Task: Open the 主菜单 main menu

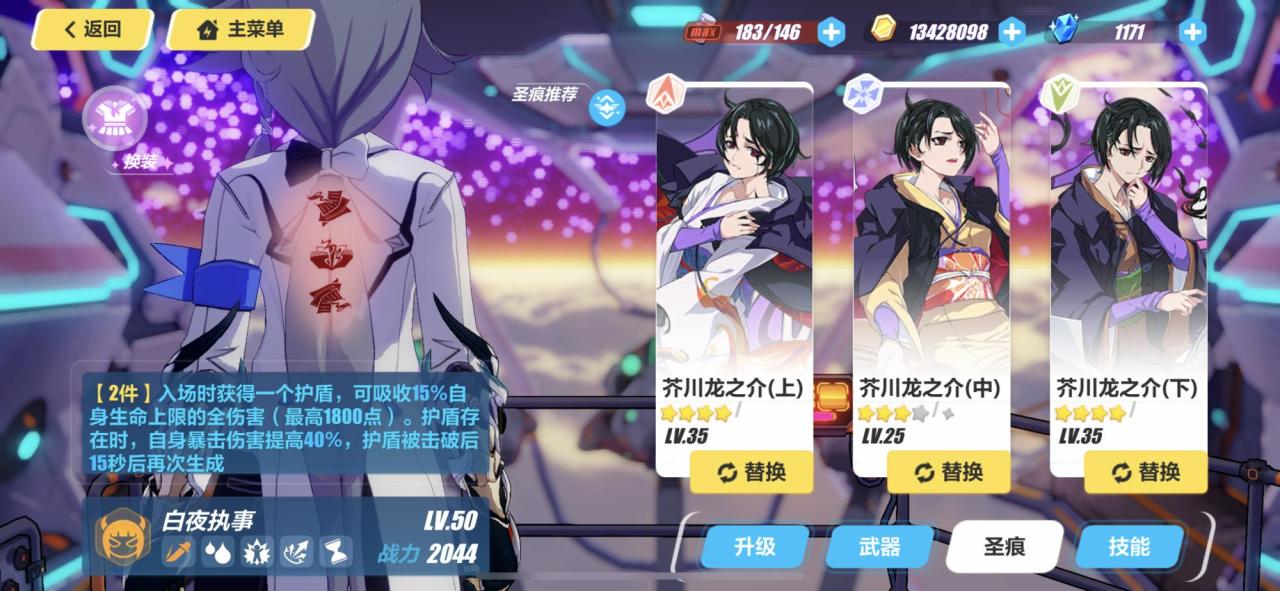Action: (x=240, y=30)
